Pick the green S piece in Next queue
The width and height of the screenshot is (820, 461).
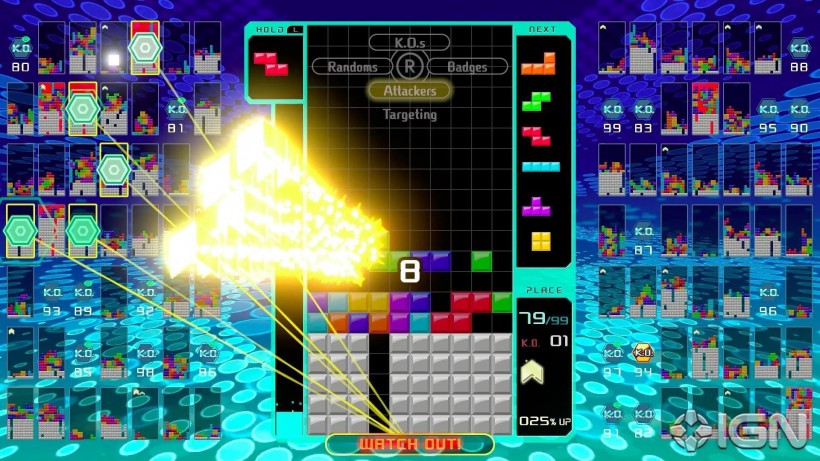pos(539,100)
